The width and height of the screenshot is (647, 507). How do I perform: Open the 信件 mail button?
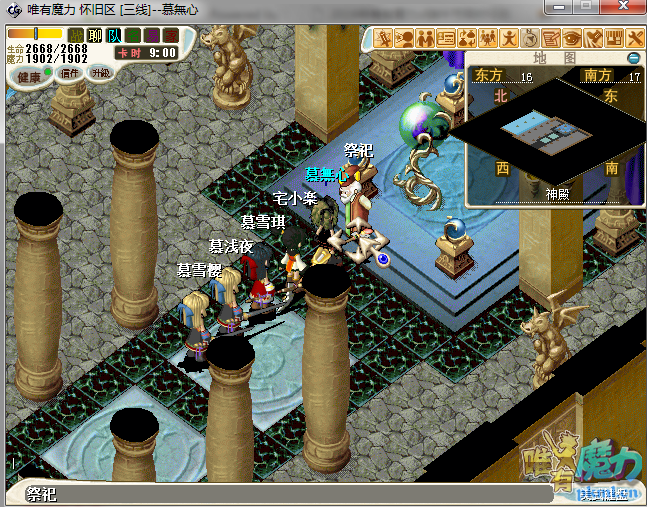click(70, 73)
